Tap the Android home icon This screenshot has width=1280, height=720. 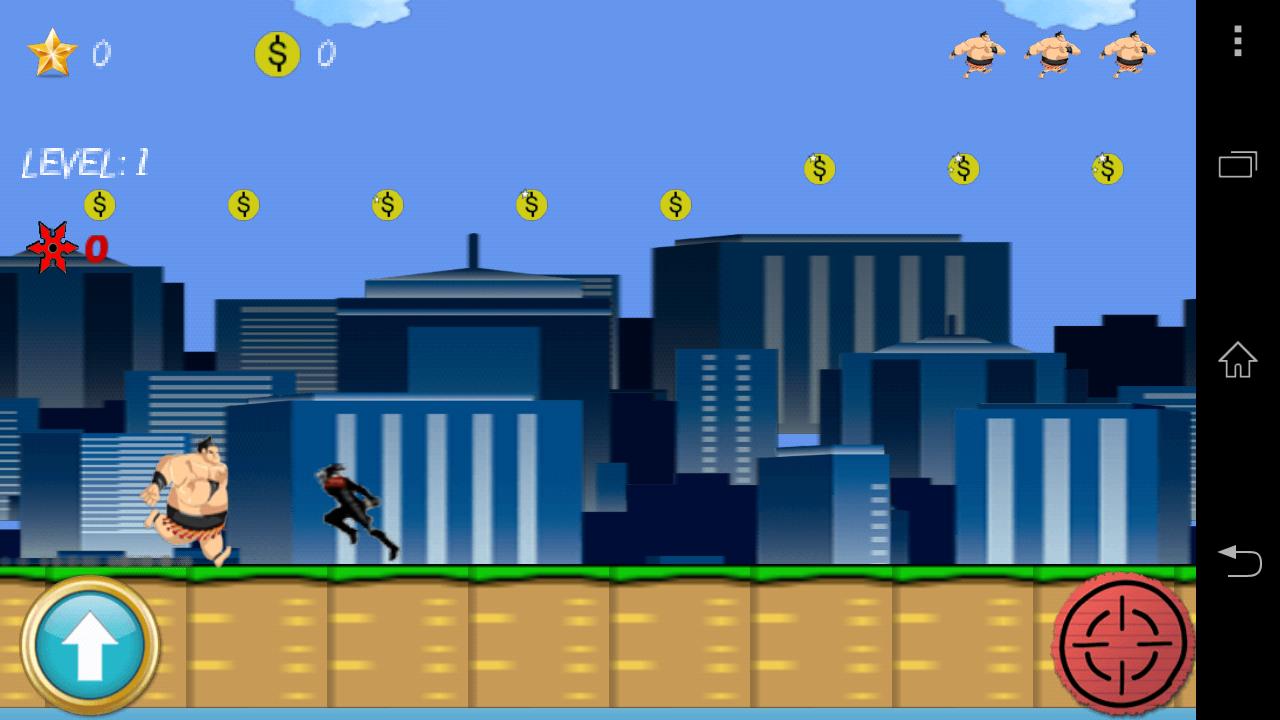click(x=1238, y=361)
